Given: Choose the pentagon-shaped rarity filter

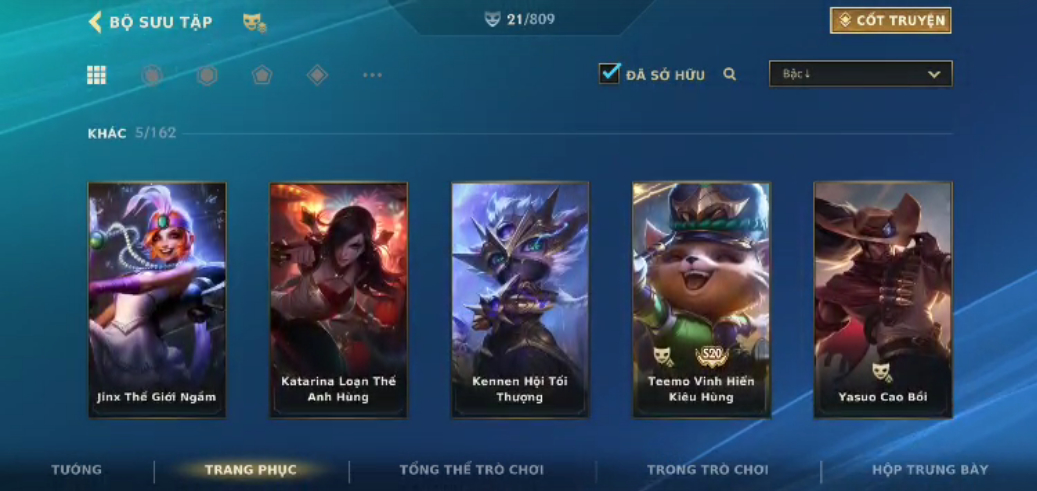Looking at the screenshot, I should pyautogui.click(x=262, y=75).
